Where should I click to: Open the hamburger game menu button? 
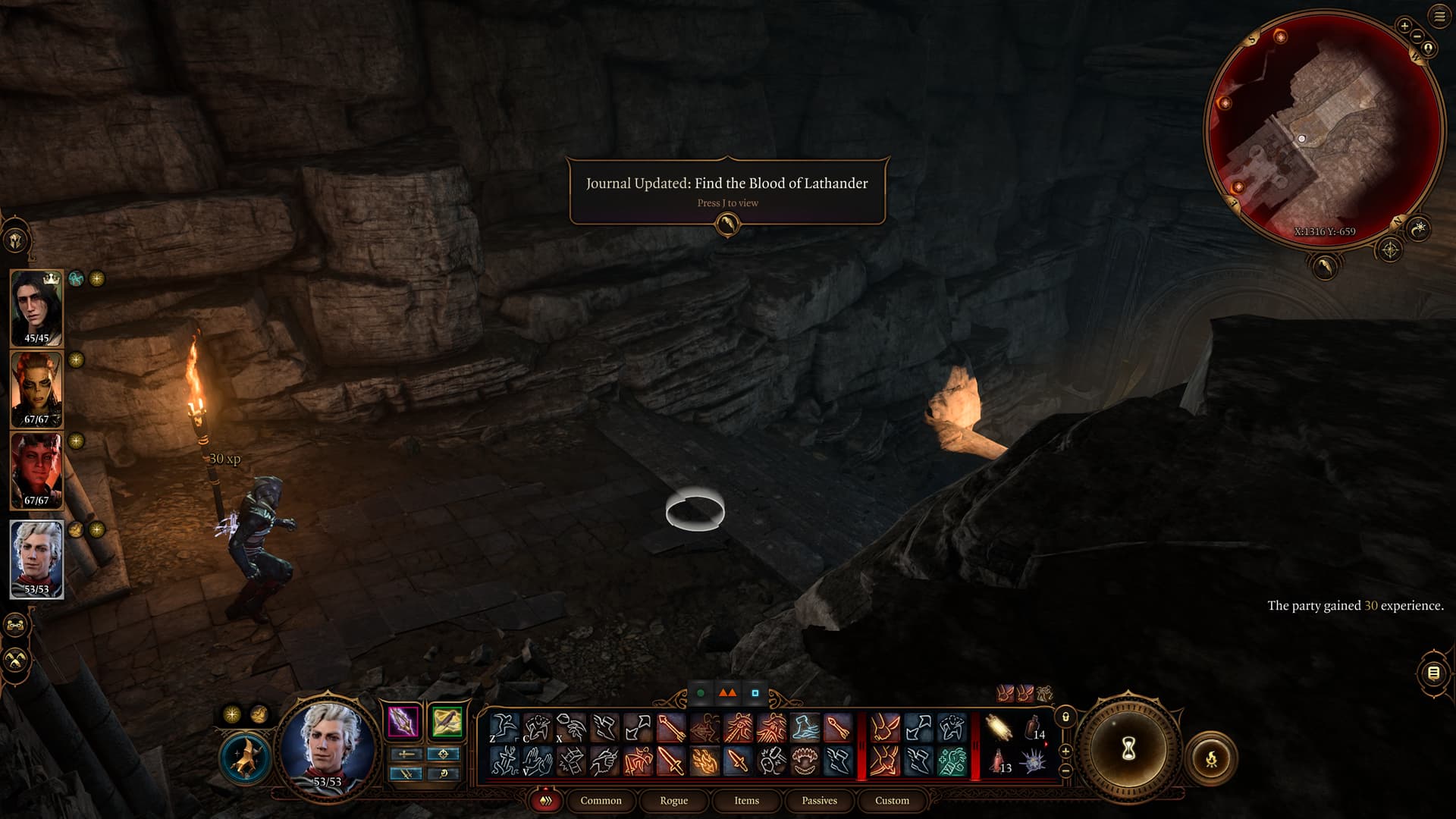(1439, 17)
